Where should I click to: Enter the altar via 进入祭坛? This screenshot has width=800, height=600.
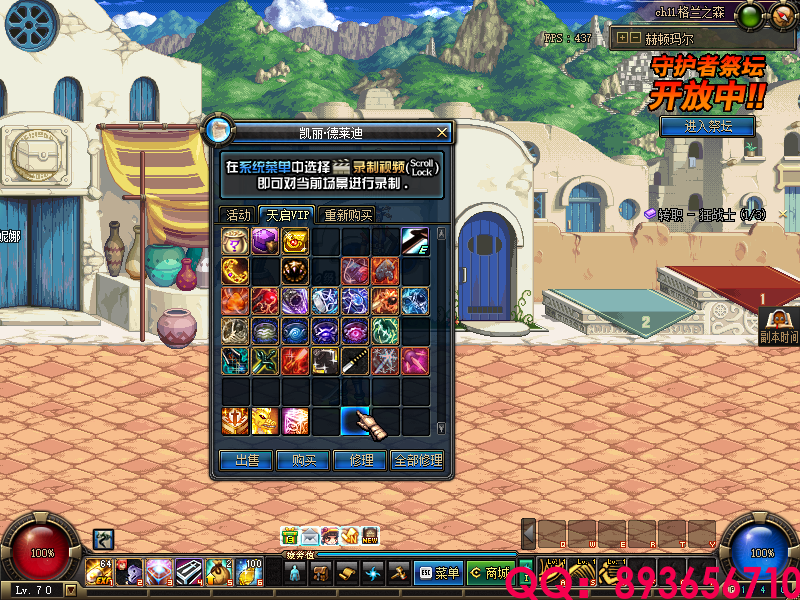click(x=708, y=127)
